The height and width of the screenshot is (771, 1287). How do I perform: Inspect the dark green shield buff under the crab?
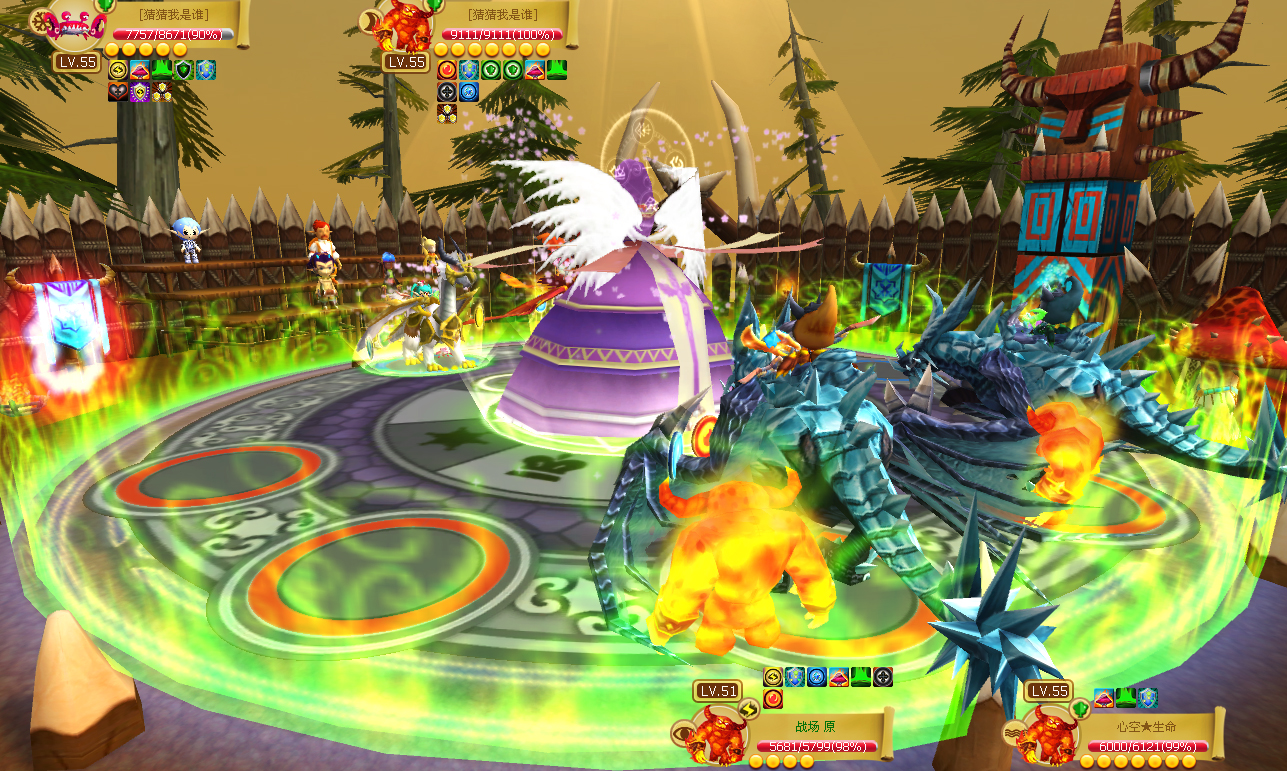(x=183, y=70)
